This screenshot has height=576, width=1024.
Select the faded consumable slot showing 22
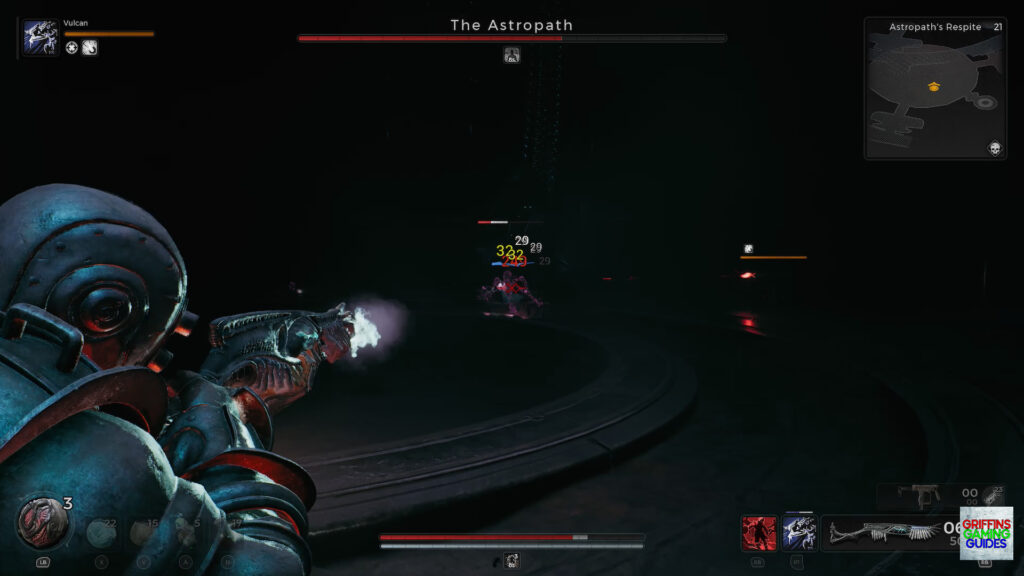pyautogui.click(x=101, y=532)
